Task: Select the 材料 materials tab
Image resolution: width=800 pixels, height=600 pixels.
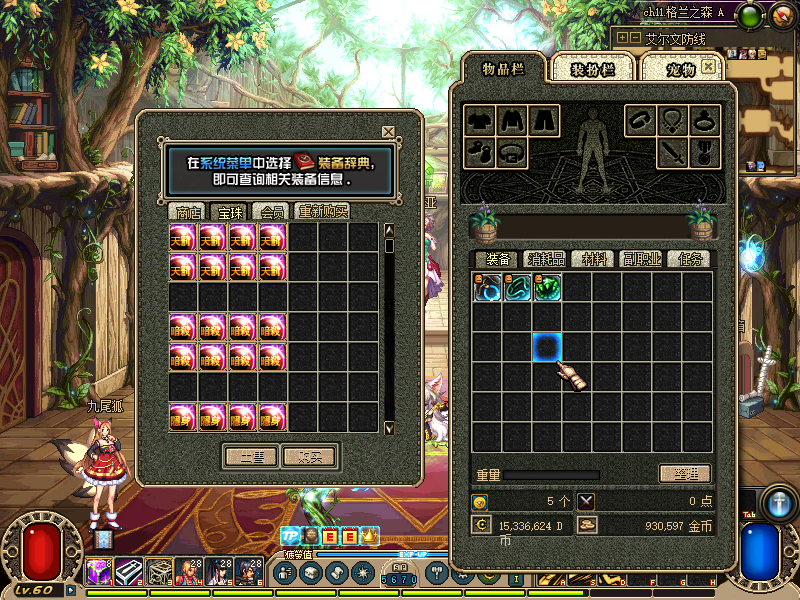Action: 594,259
